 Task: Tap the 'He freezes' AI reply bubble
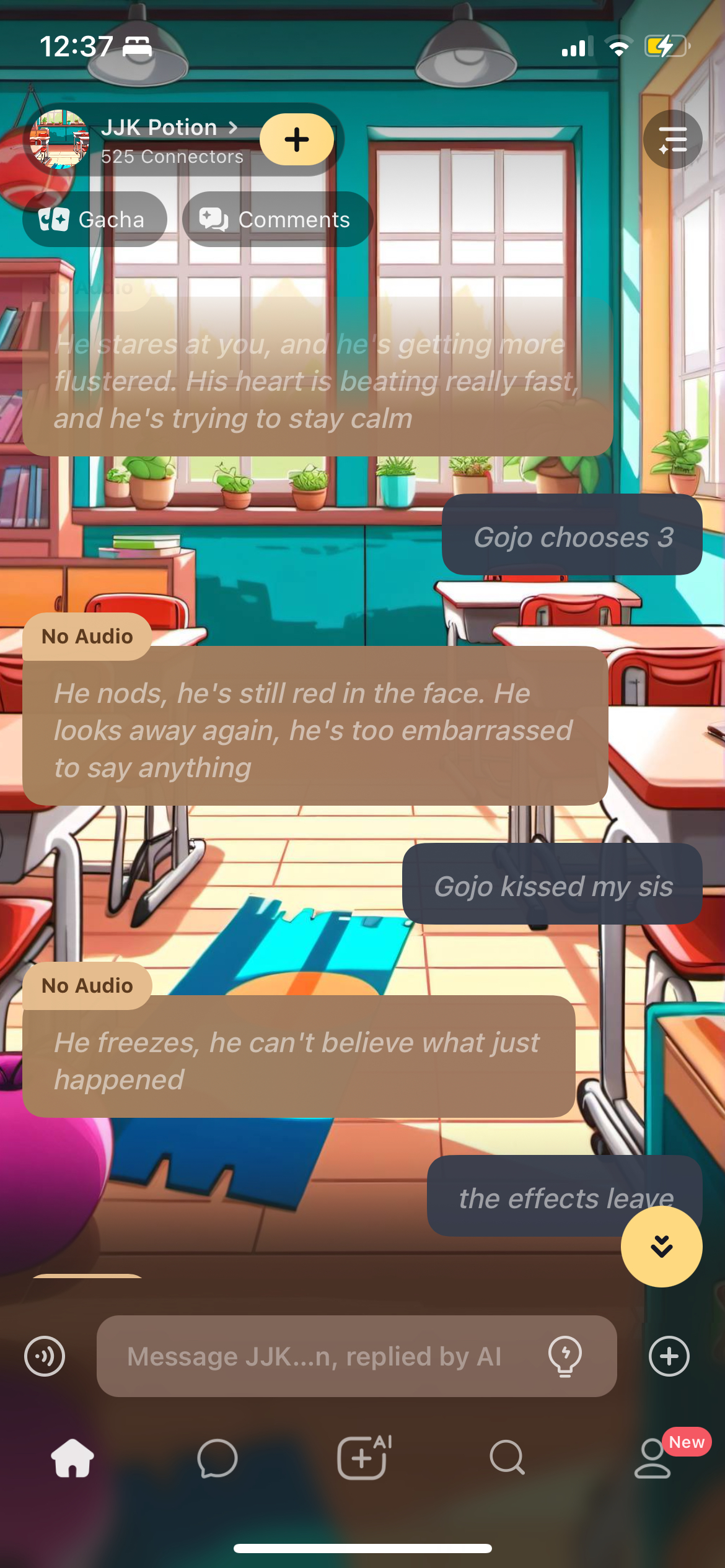(x=299, y=1060)
